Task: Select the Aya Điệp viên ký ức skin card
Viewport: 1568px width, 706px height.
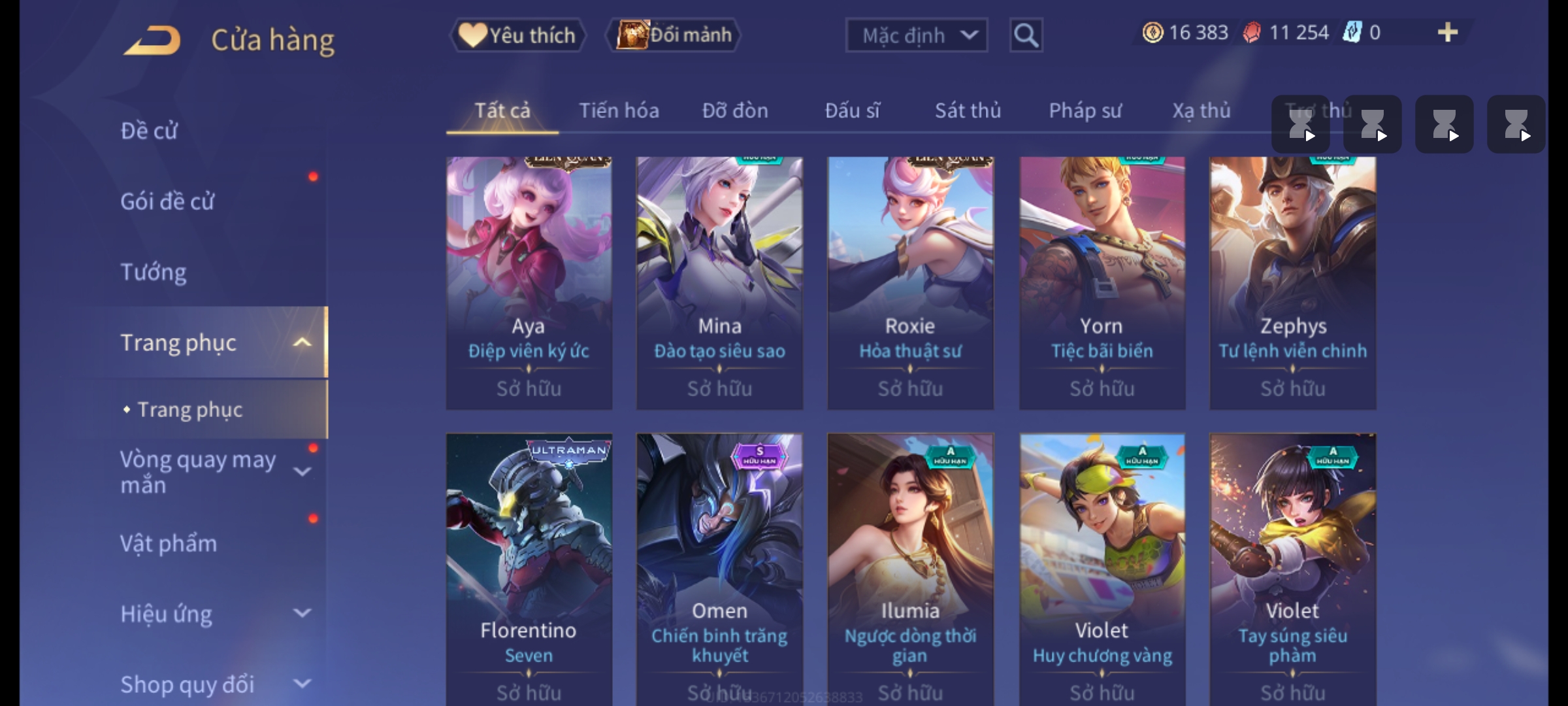Action: click(x=529, y=282)
